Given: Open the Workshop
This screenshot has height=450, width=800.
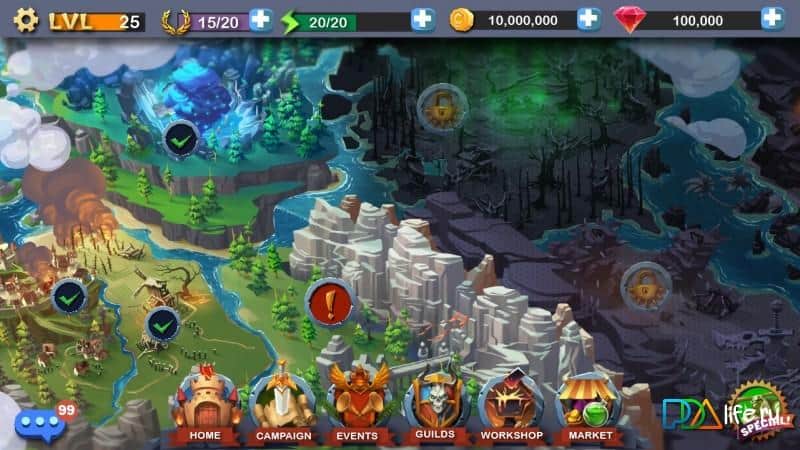Looking at the screenshot, I should [x=511, y=407].
